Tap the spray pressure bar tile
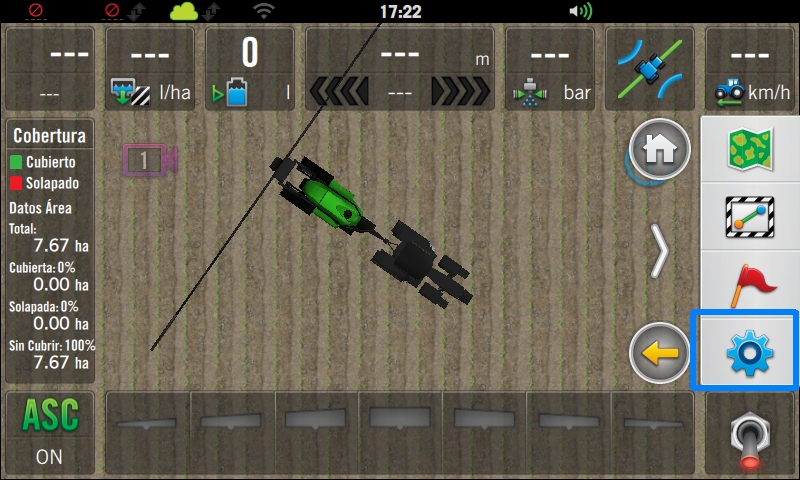This screenshot has width=800, height=480. (x=550, y=69)
